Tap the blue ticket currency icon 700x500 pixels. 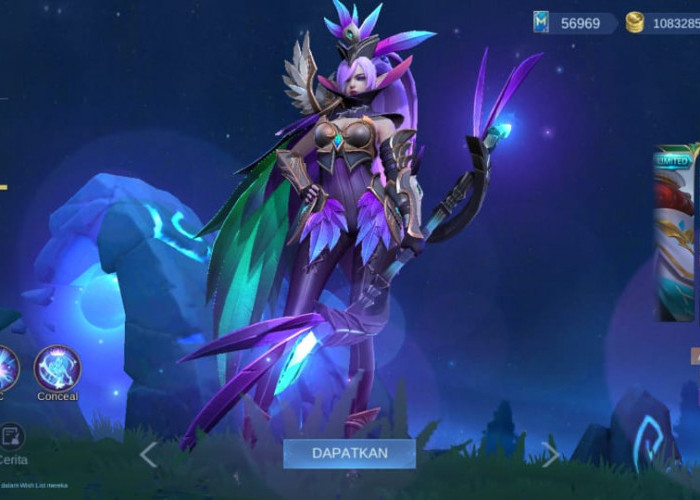[x=541, y=22]
